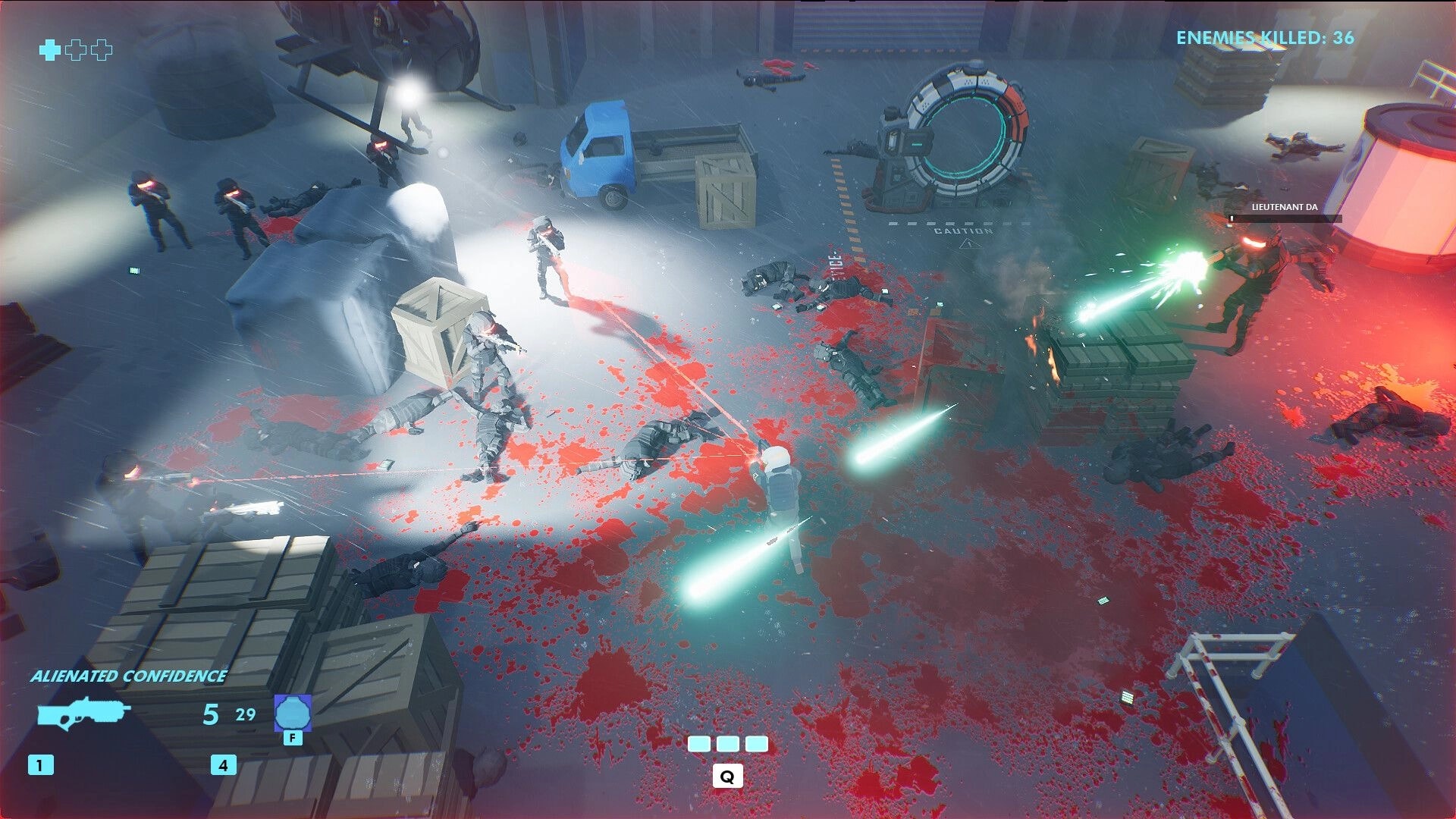The height and width of the screenshot is (819, 1456).
Task: Toggle the middle Q ability charge pip
Action: pyautogui.click(x=728, y=745)
